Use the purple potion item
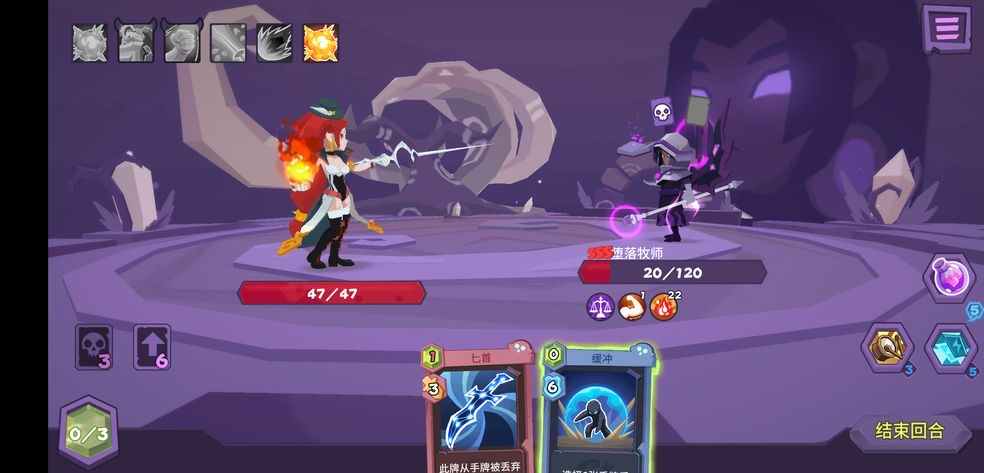This screenshot has height=473, width=984. [x=949, y=276]
